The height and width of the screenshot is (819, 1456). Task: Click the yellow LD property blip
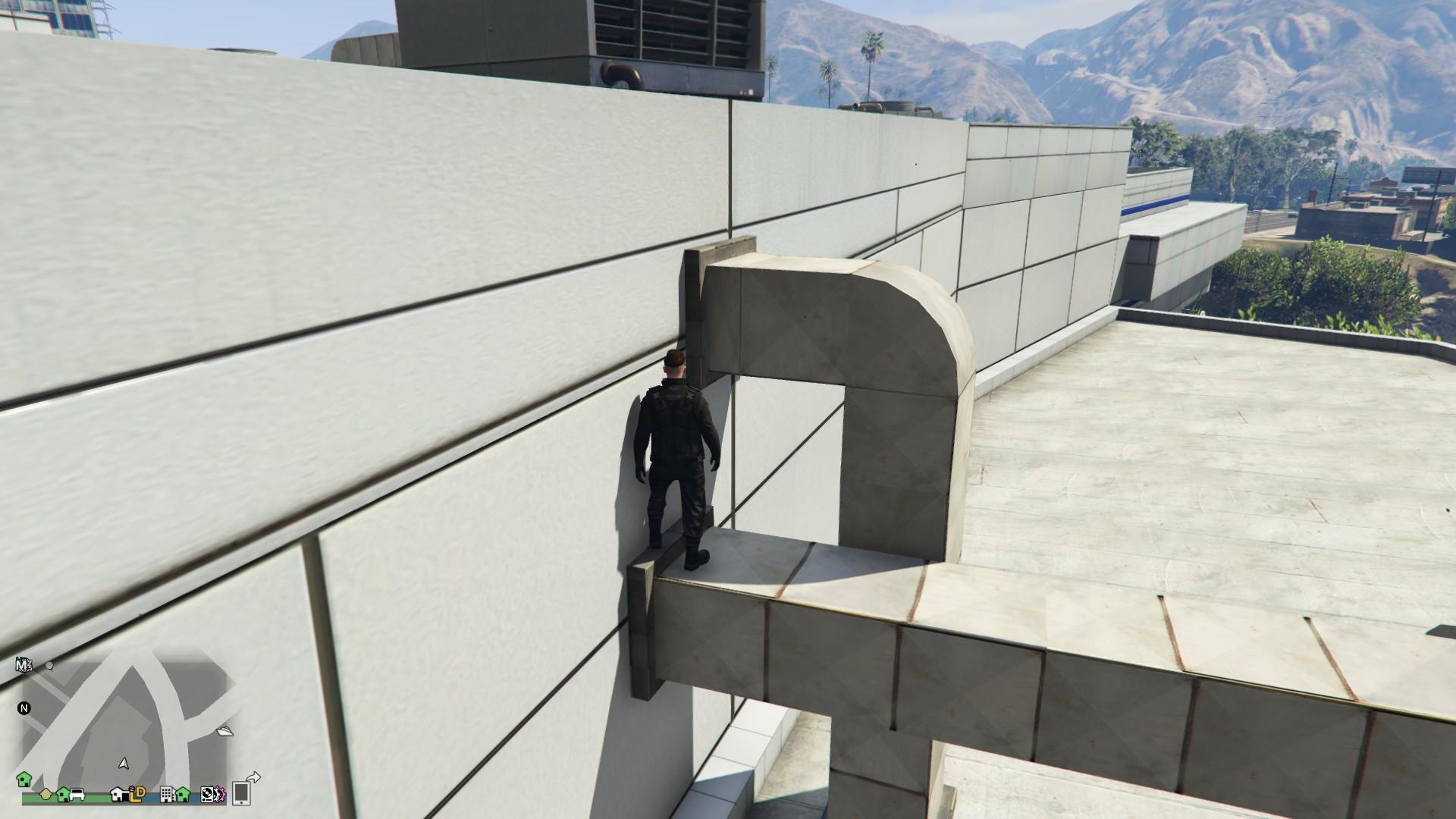click(x=140, y=795)
